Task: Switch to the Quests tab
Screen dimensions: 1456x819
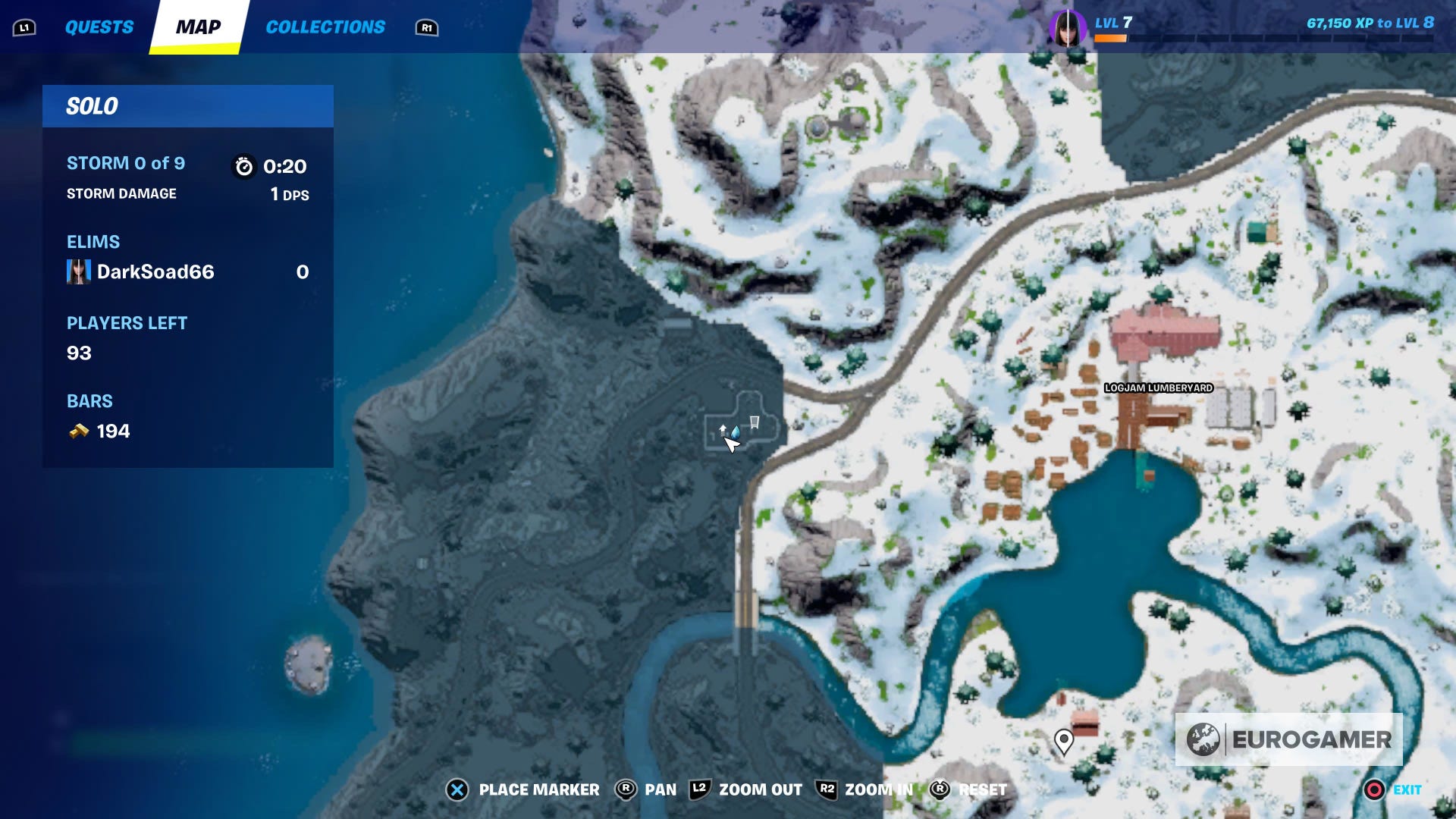Action: [99, 27]
